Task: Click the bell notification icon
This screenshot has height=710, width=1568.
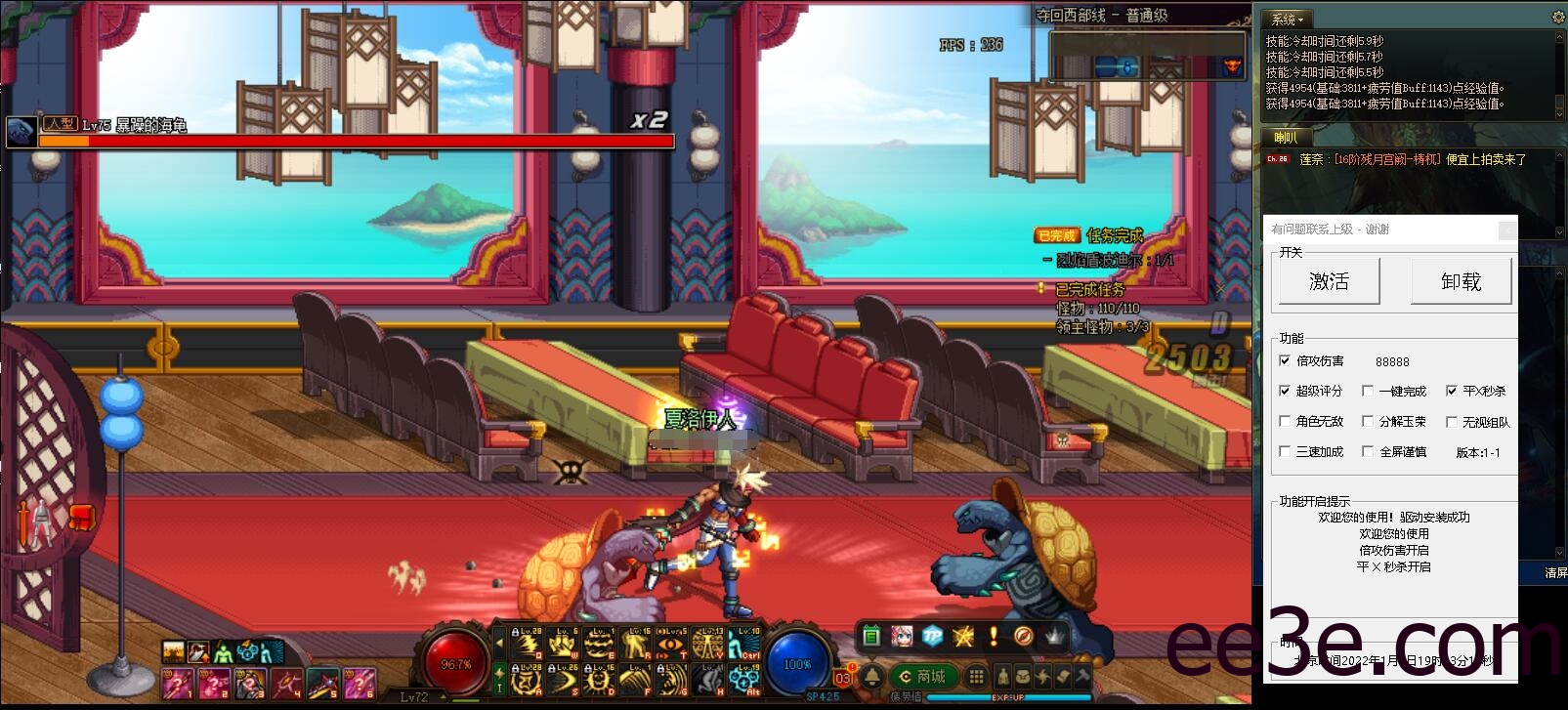Action: tap(872, 676)
